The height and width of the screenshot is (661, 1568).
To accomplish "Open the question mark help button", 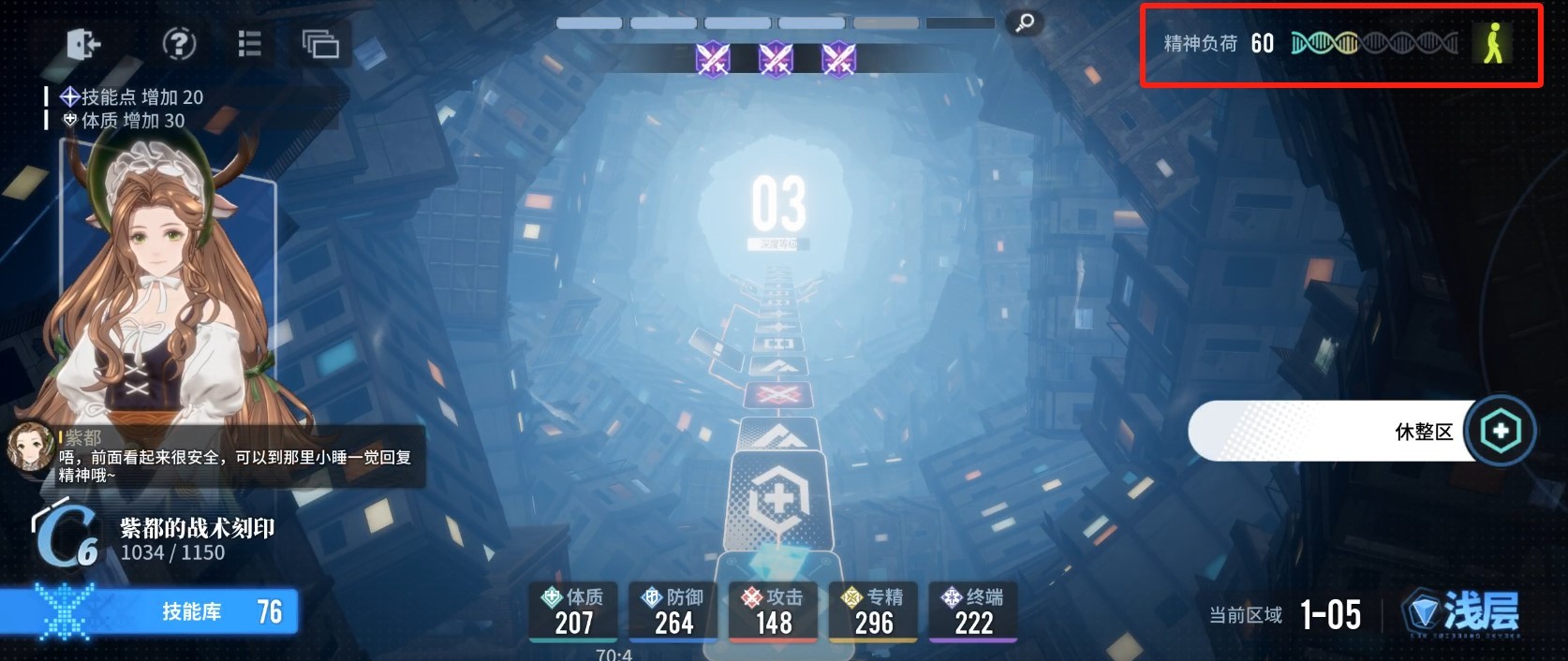I will pos(179,43).
